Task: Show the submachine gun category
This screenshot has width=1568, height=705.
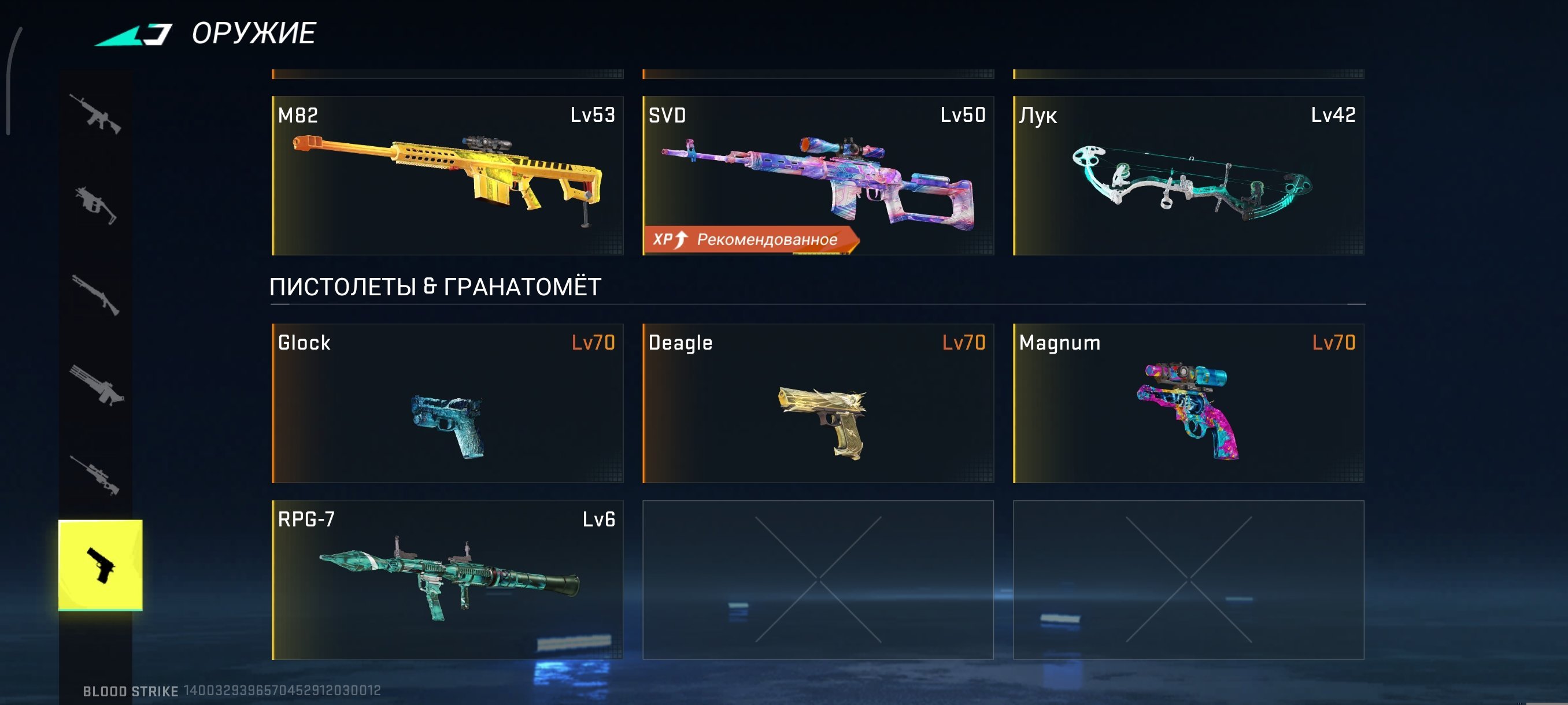Action: point(95,205)
